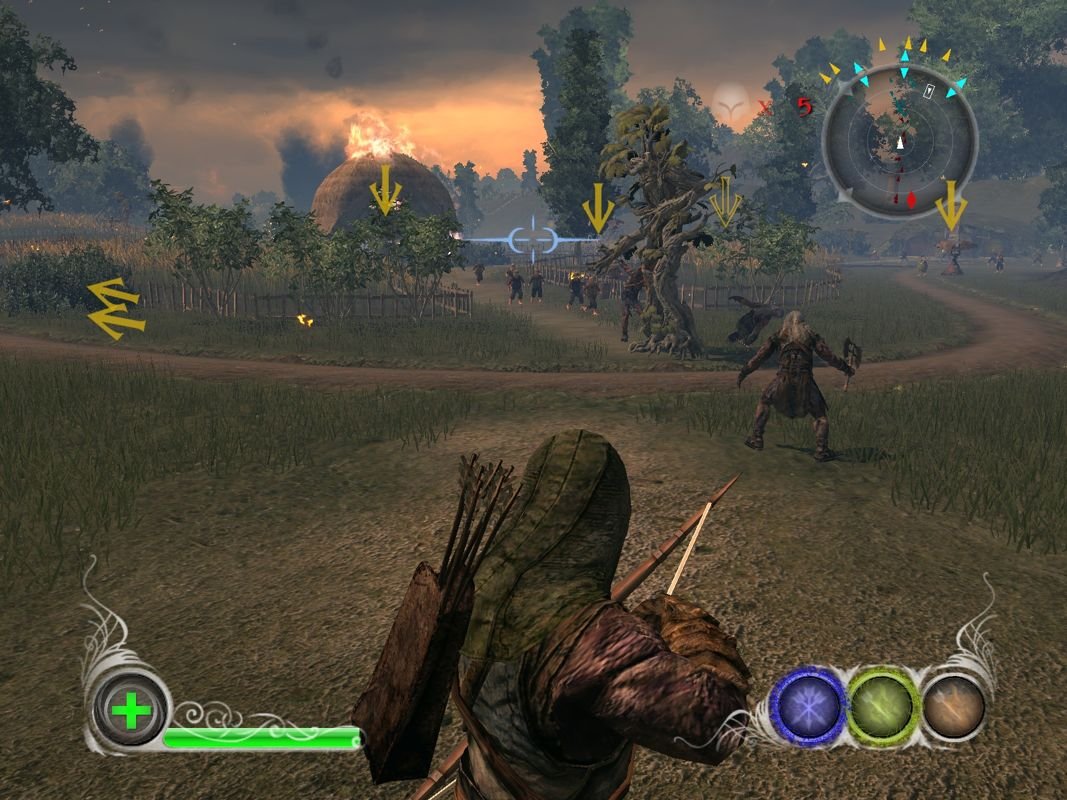Click the circular minimap radar

point(899,140)
